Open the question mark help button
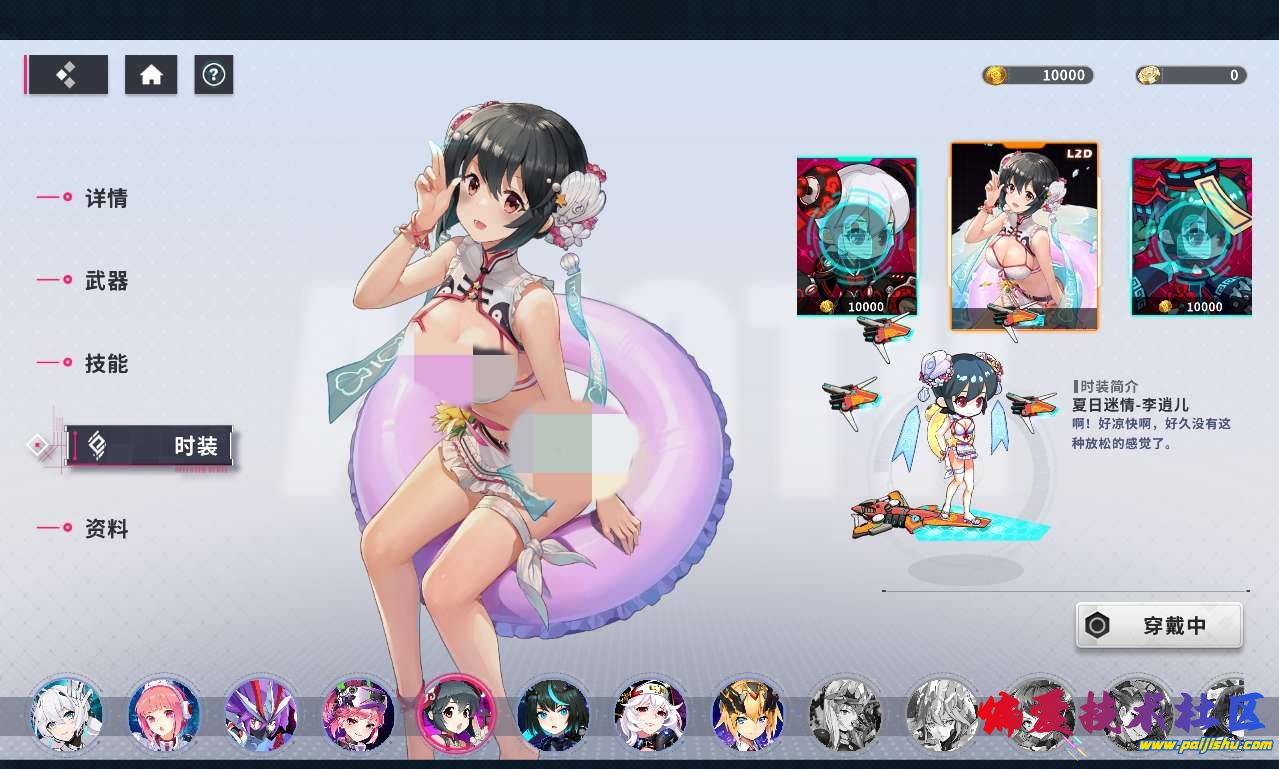 pyautogui.click(x=213, y=75)
